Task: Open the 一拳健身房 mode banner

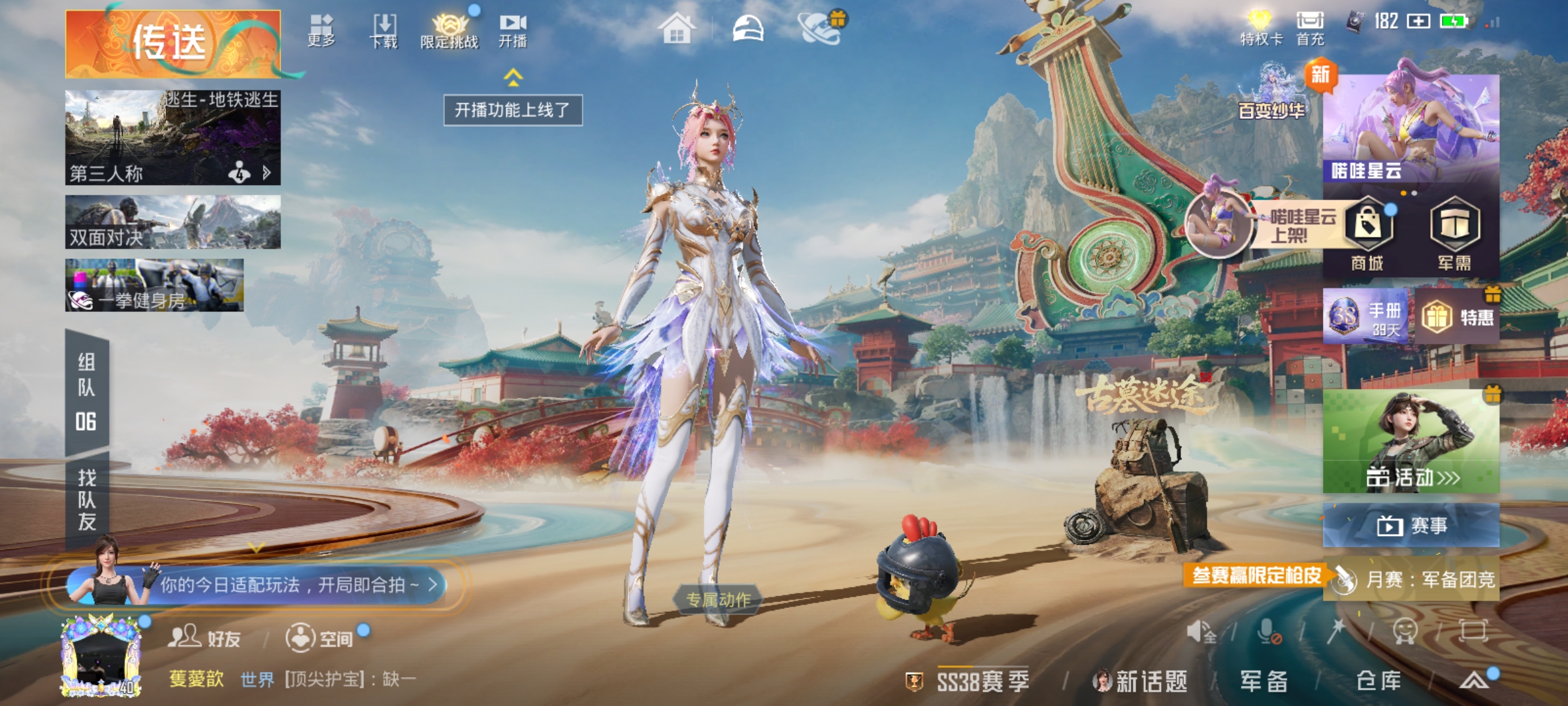Action: tap(154, 285)
